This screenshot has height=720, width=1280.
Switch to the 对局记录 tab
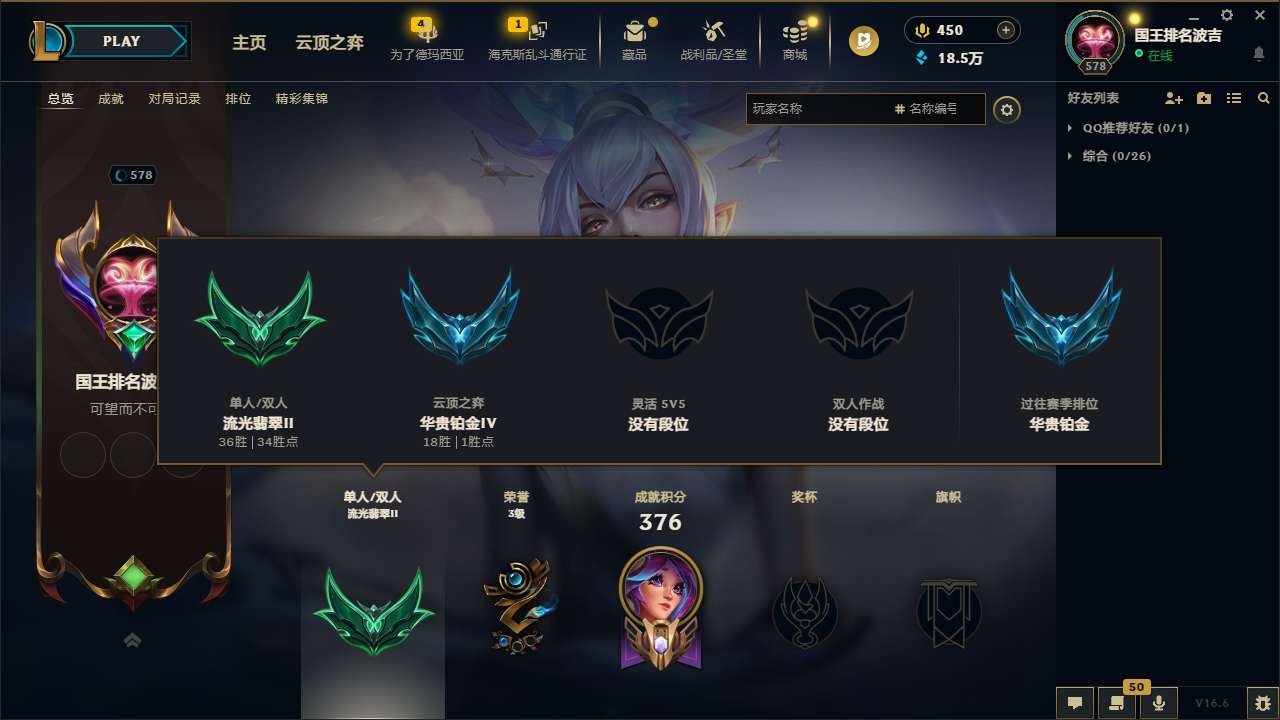click(x=174, y=99)
